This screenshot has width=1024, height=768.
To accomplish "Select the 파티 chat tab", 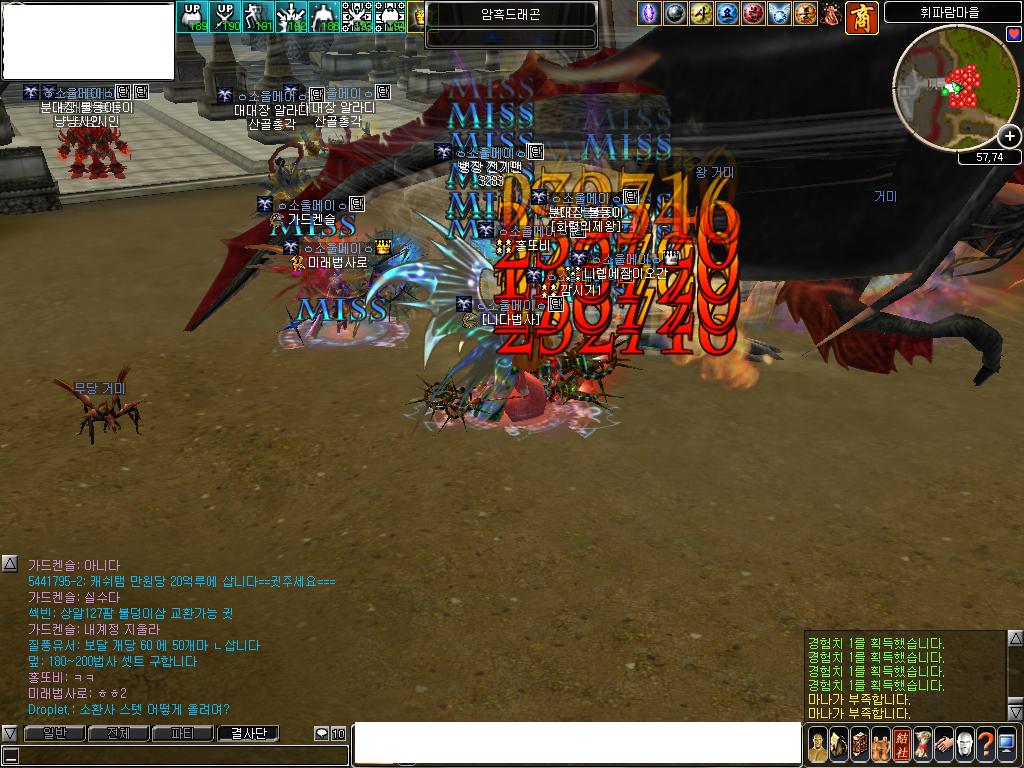I will (183, 733).
